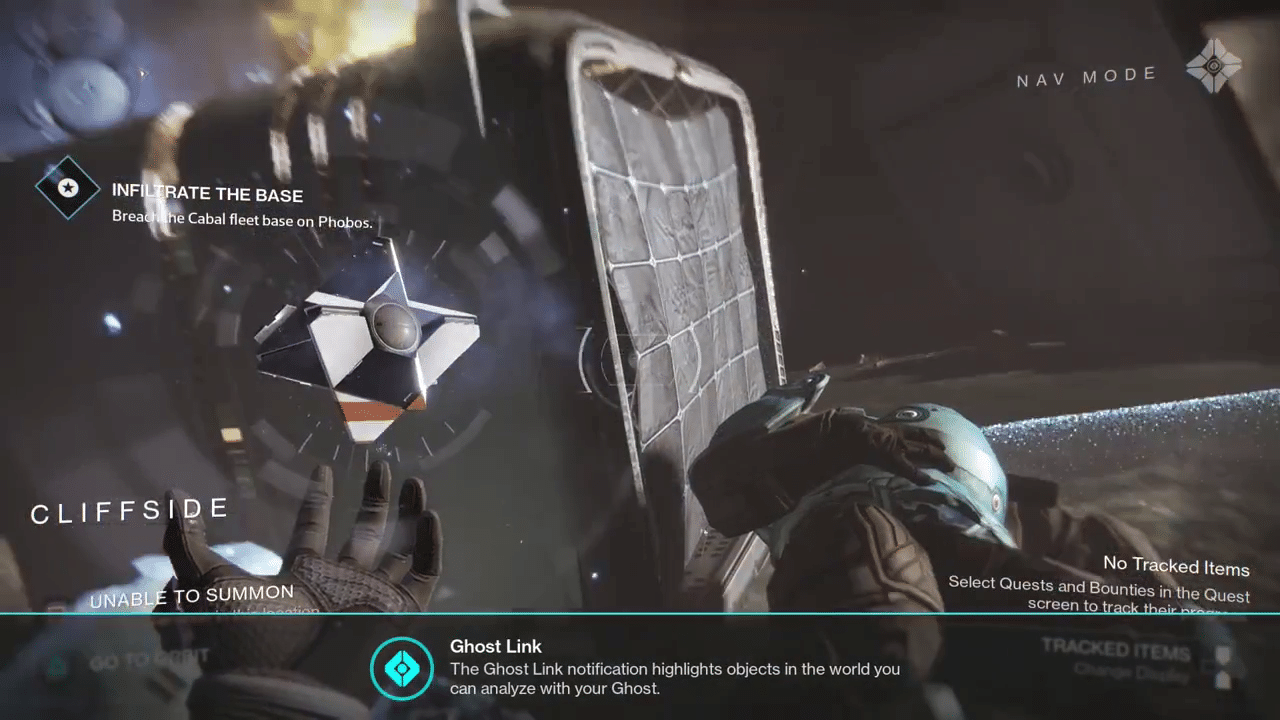Click the Ghost Link notification icon
Viewport: 1280px width, 720px height.
(x=401, y=667)
